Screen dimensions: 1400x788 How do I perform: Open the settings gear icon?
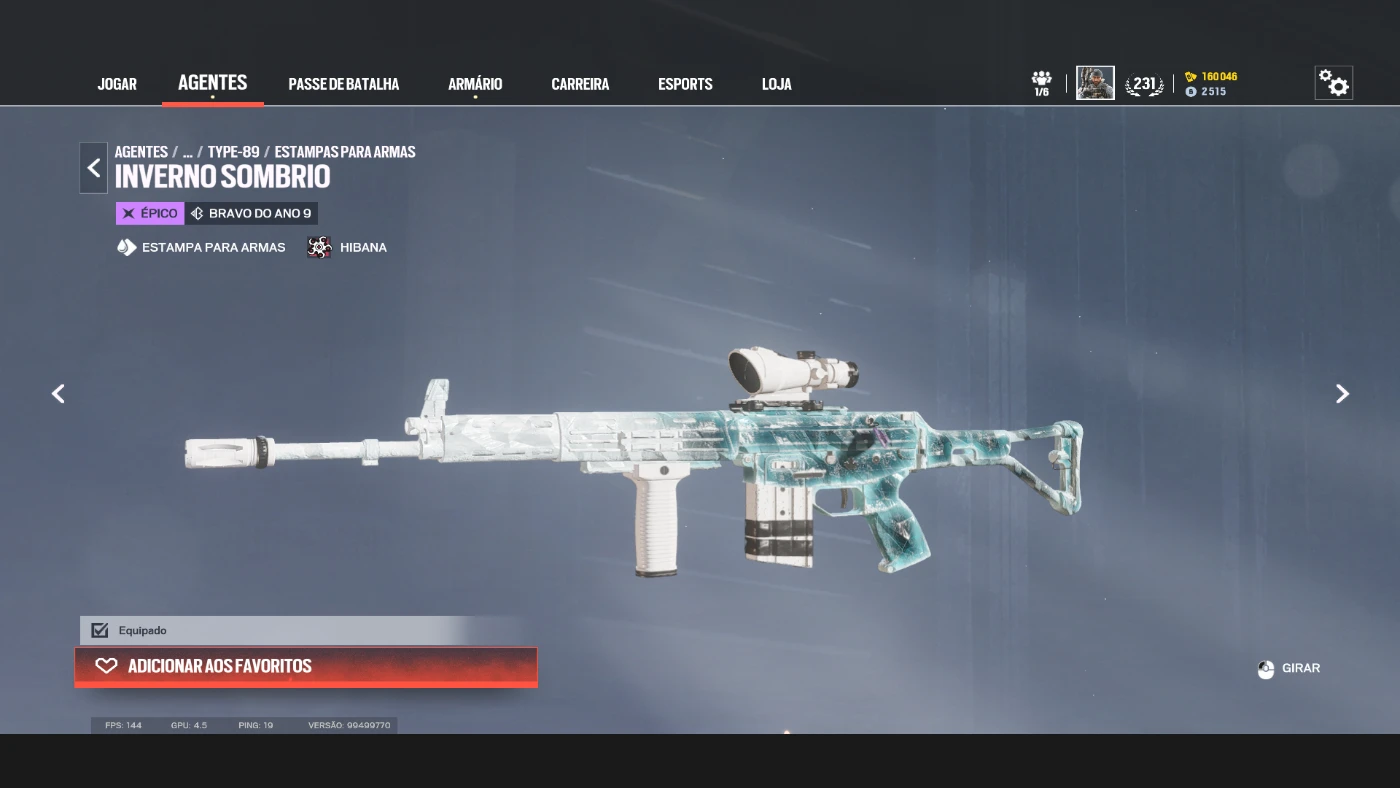[1333, 83]
